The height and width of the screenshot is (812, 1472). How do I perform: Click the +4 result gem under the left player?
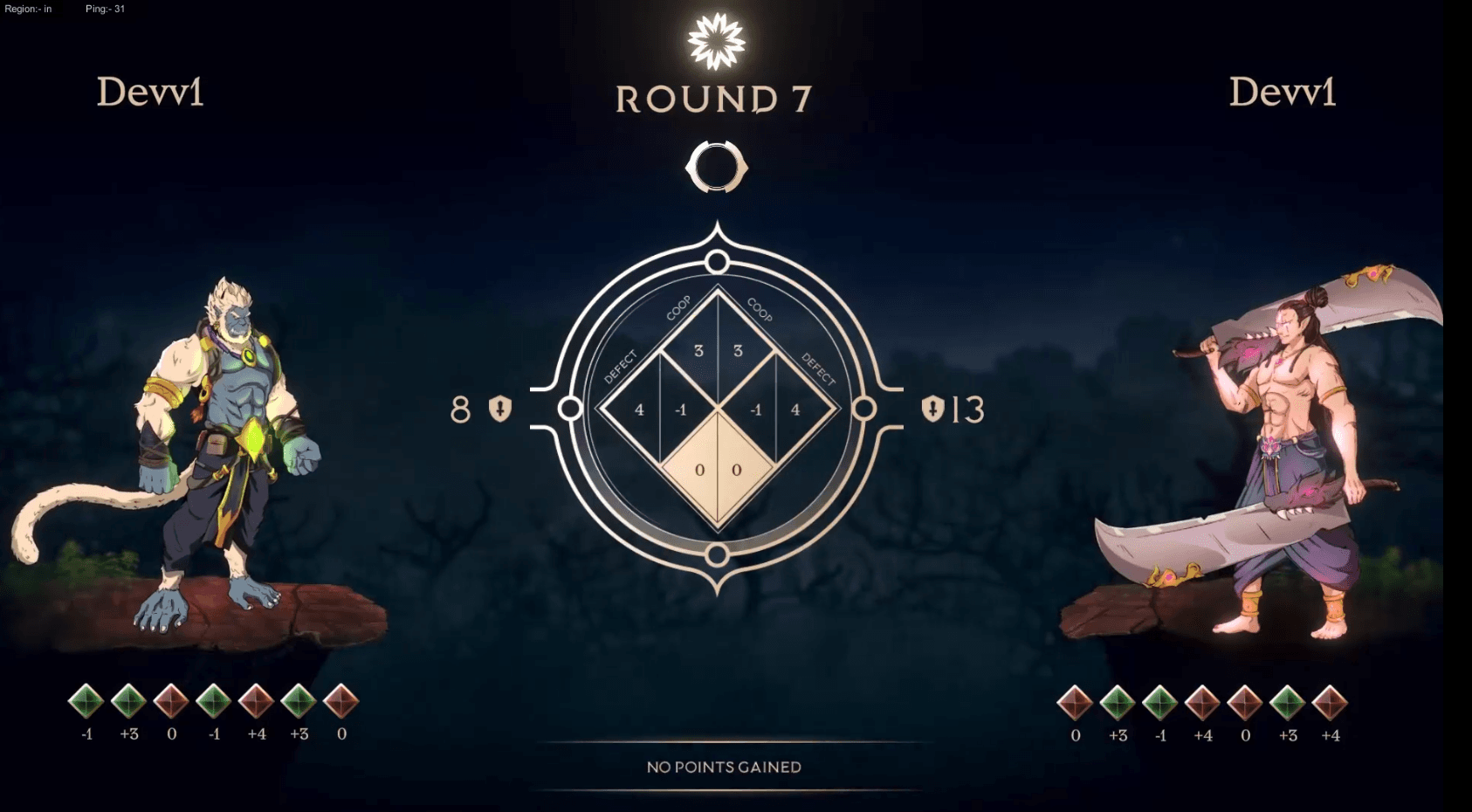coord(258,700)
